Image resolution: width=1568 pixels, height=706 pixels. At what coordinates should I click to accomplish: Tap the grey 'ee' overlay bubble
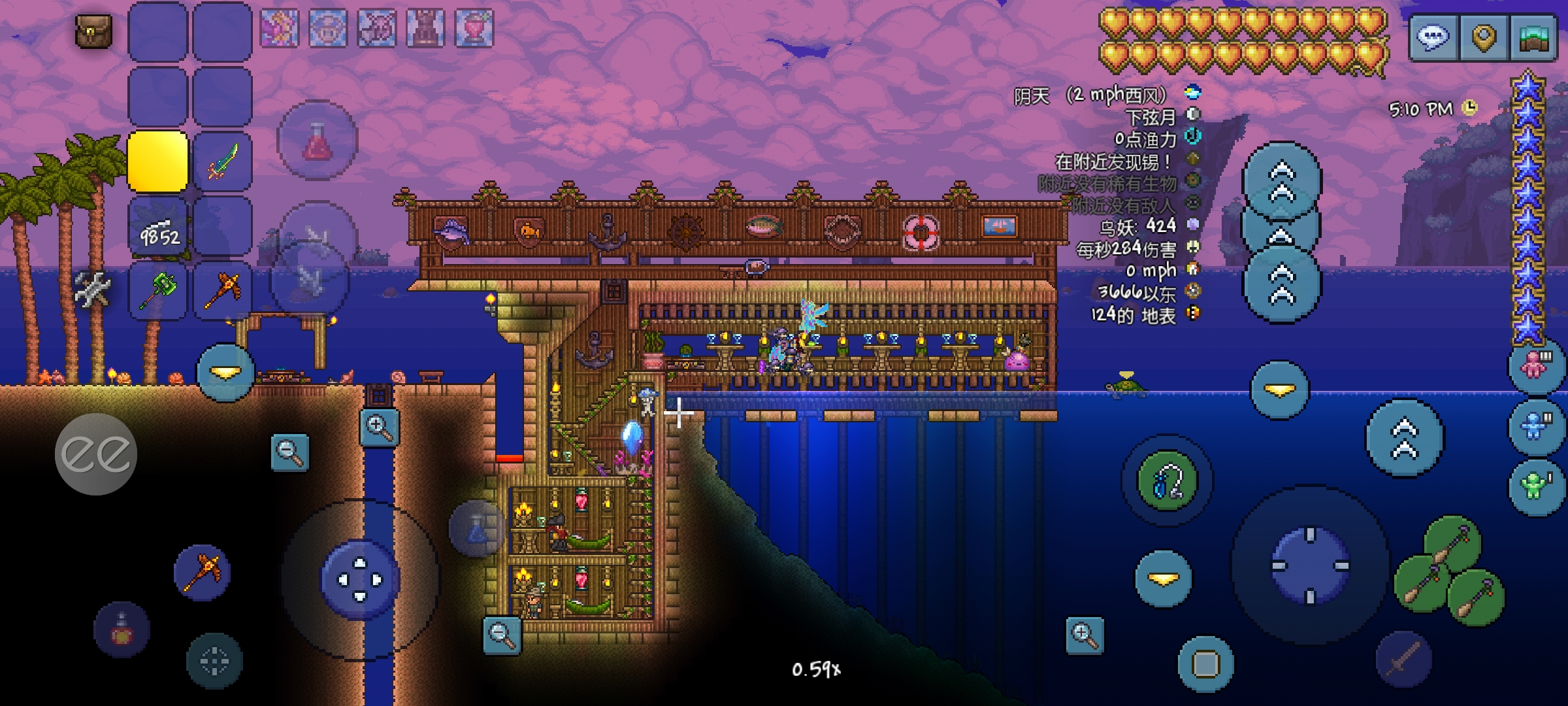[96, 454]
